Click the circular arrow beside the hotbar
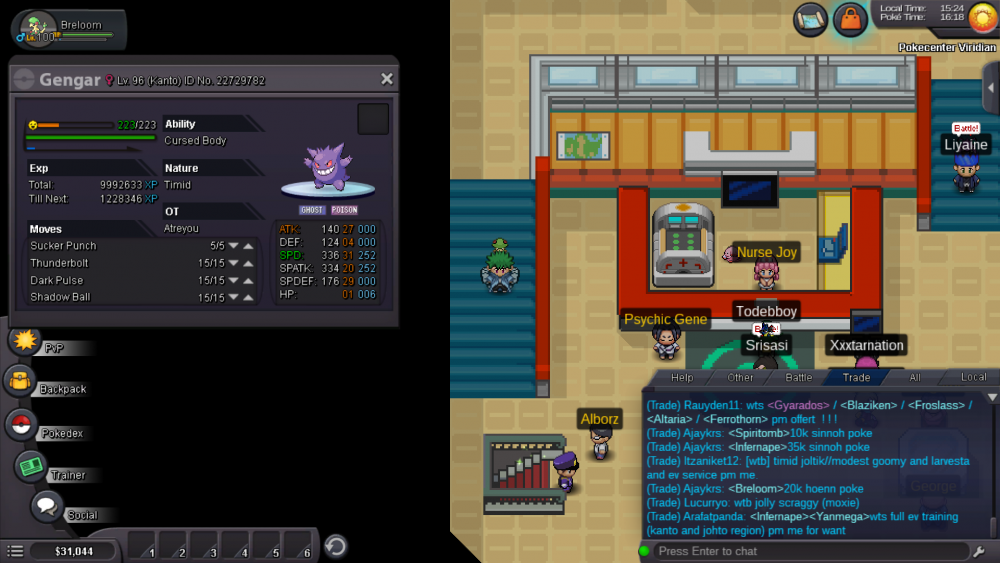1000x563 pixels. (x=336, y=546)
